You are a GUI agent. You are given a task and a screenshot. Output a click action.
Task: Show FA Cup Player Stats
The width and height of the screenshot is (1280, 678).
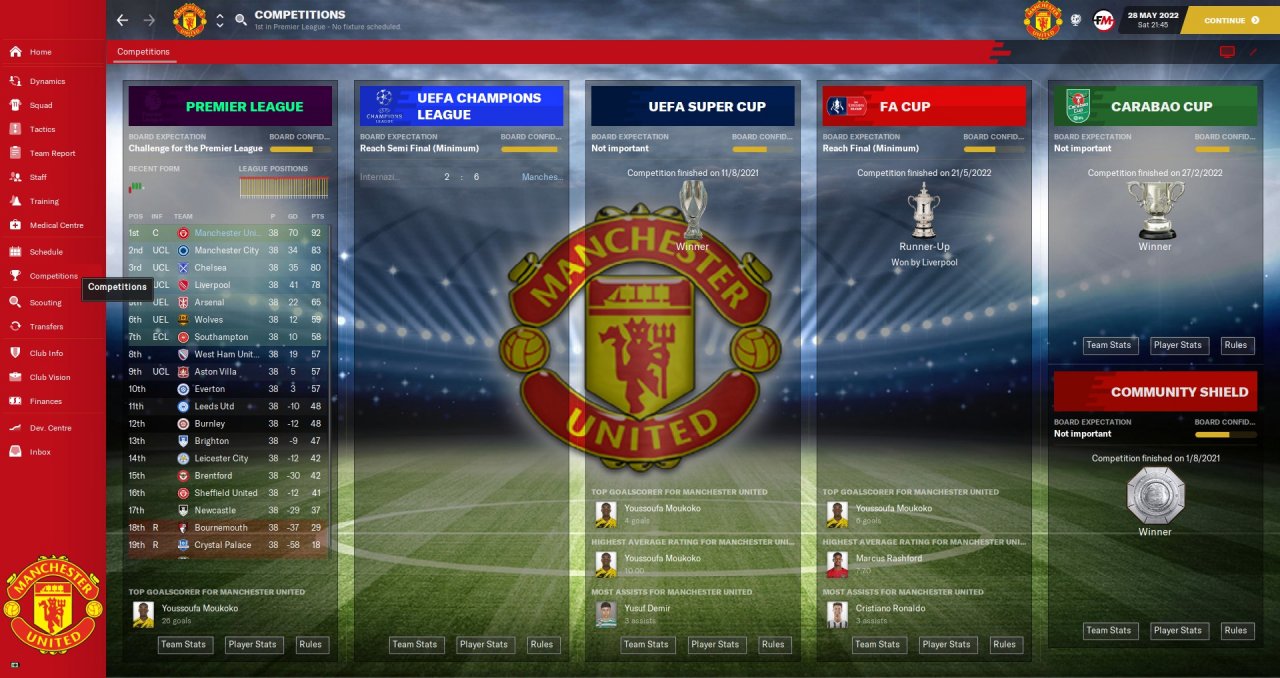pos(946,644)
